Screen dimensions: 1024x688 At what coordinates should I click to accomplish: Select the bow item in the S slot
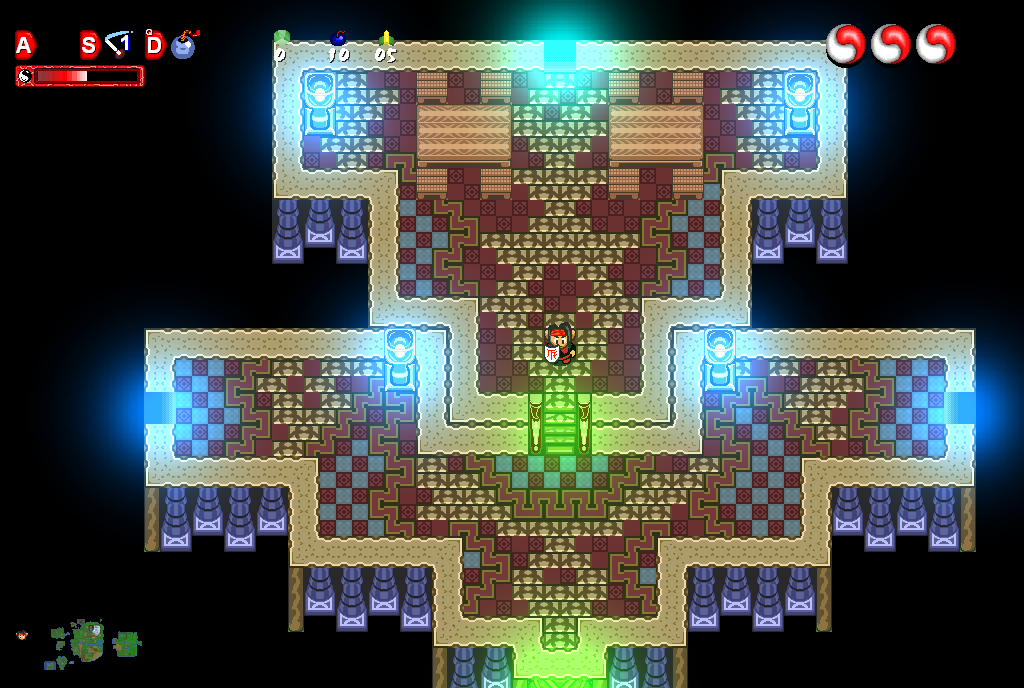click(119, 44)
